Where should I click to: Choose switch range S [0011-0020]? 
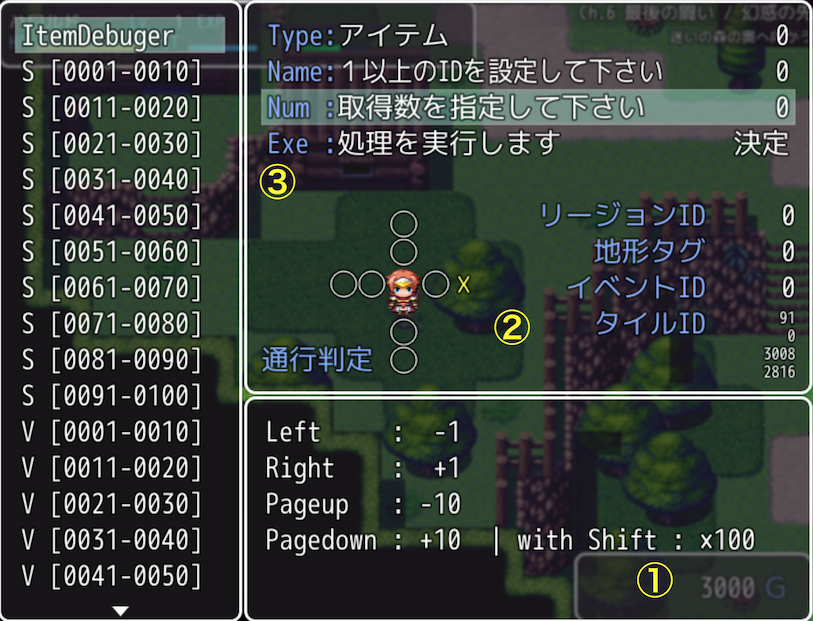(x=110, y=108)
